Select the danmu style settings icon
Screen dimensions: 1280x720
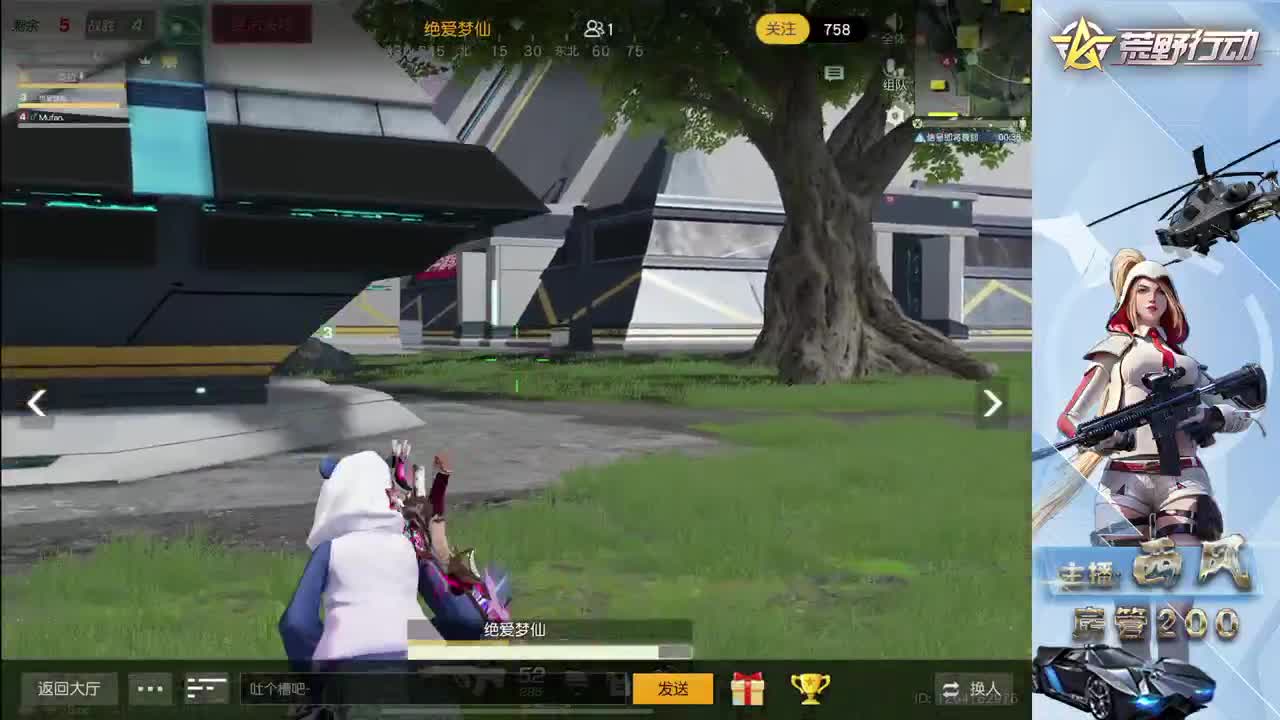click(x=205, y=688)
